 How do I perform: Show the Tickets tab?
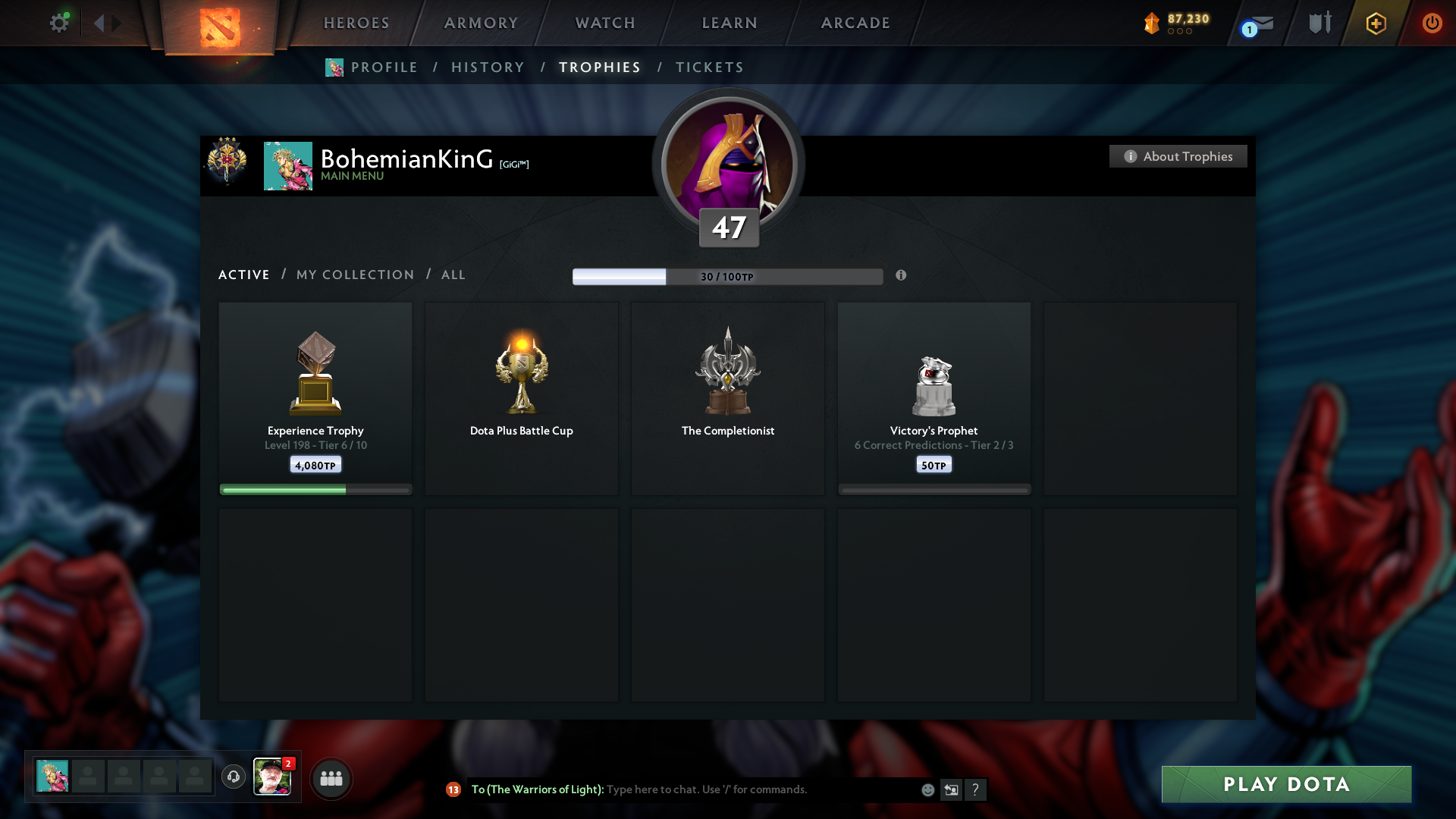tap(709, 67)
